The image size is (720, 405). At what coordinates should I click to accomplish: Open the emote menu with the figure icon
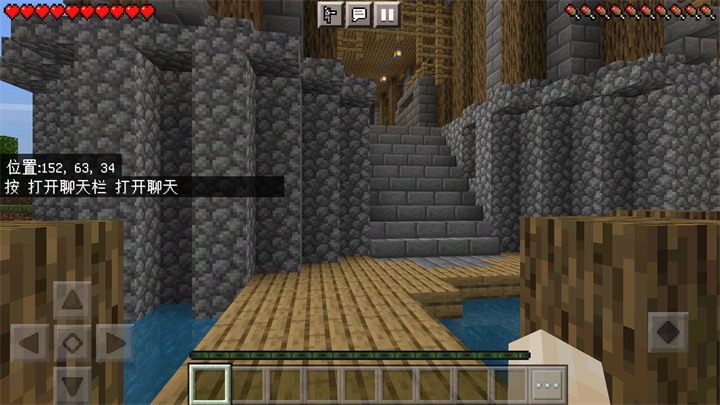point(330,14)
